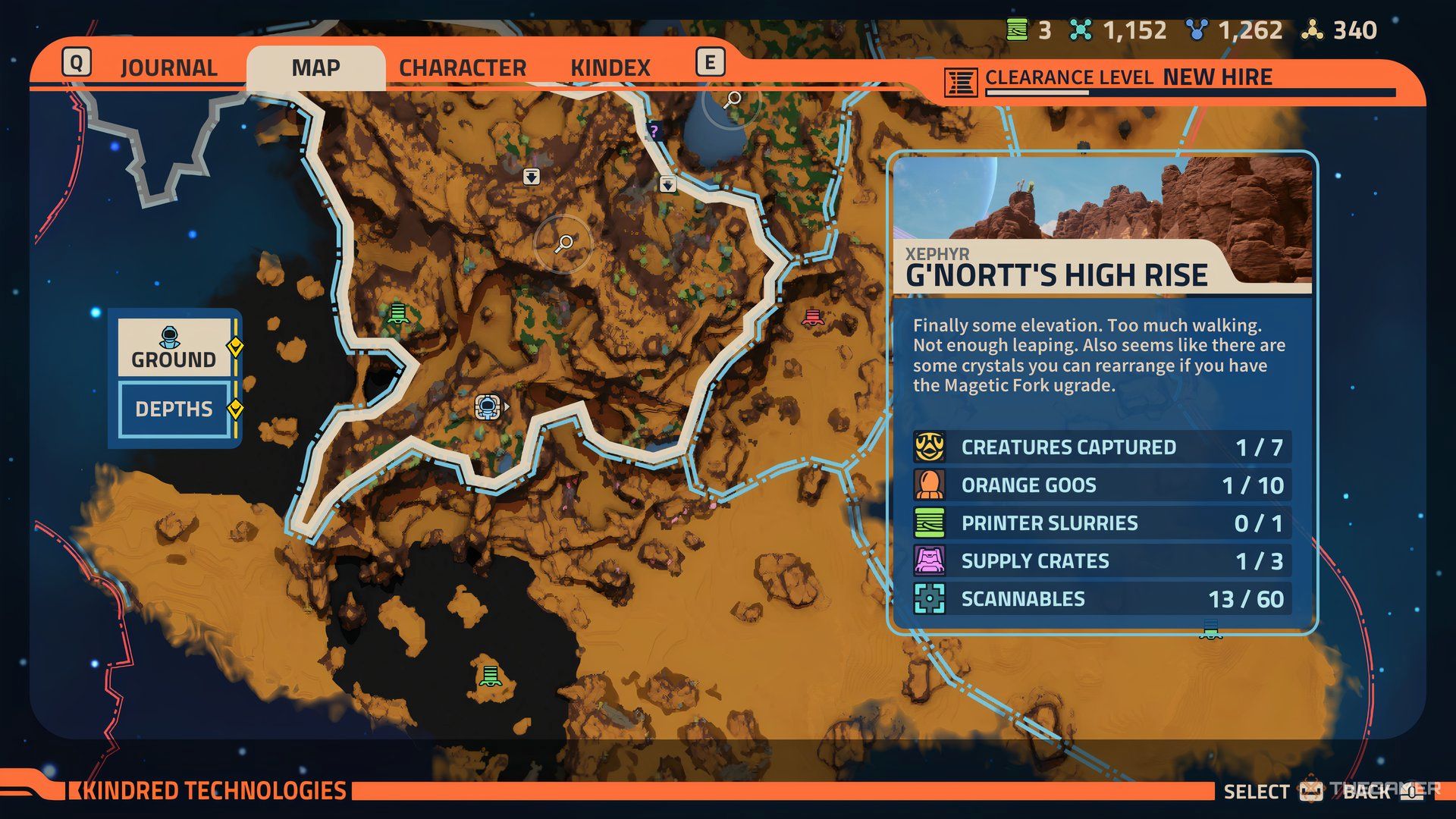Select the Map tab
Viewport: 1456px width, 819px height.
(315, 67)
